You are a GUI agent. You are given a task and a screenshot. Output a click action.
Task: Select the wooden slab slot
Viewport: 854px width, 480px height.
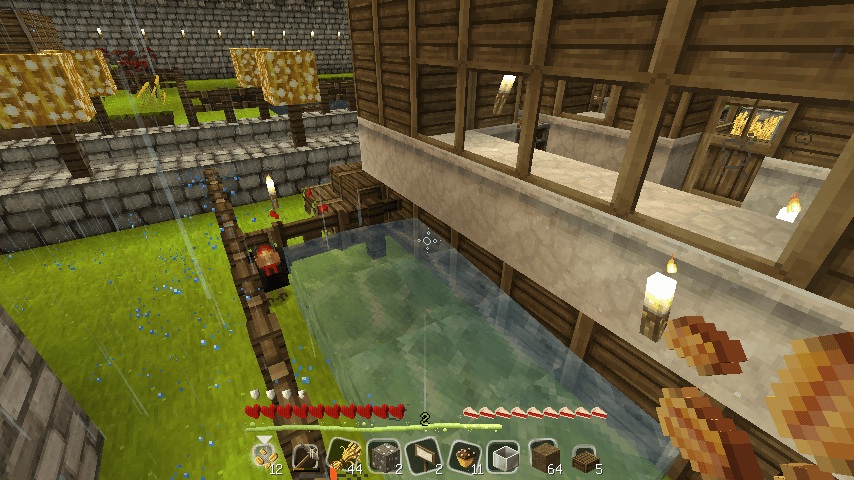pyautogui.click(x=584, y=456)
